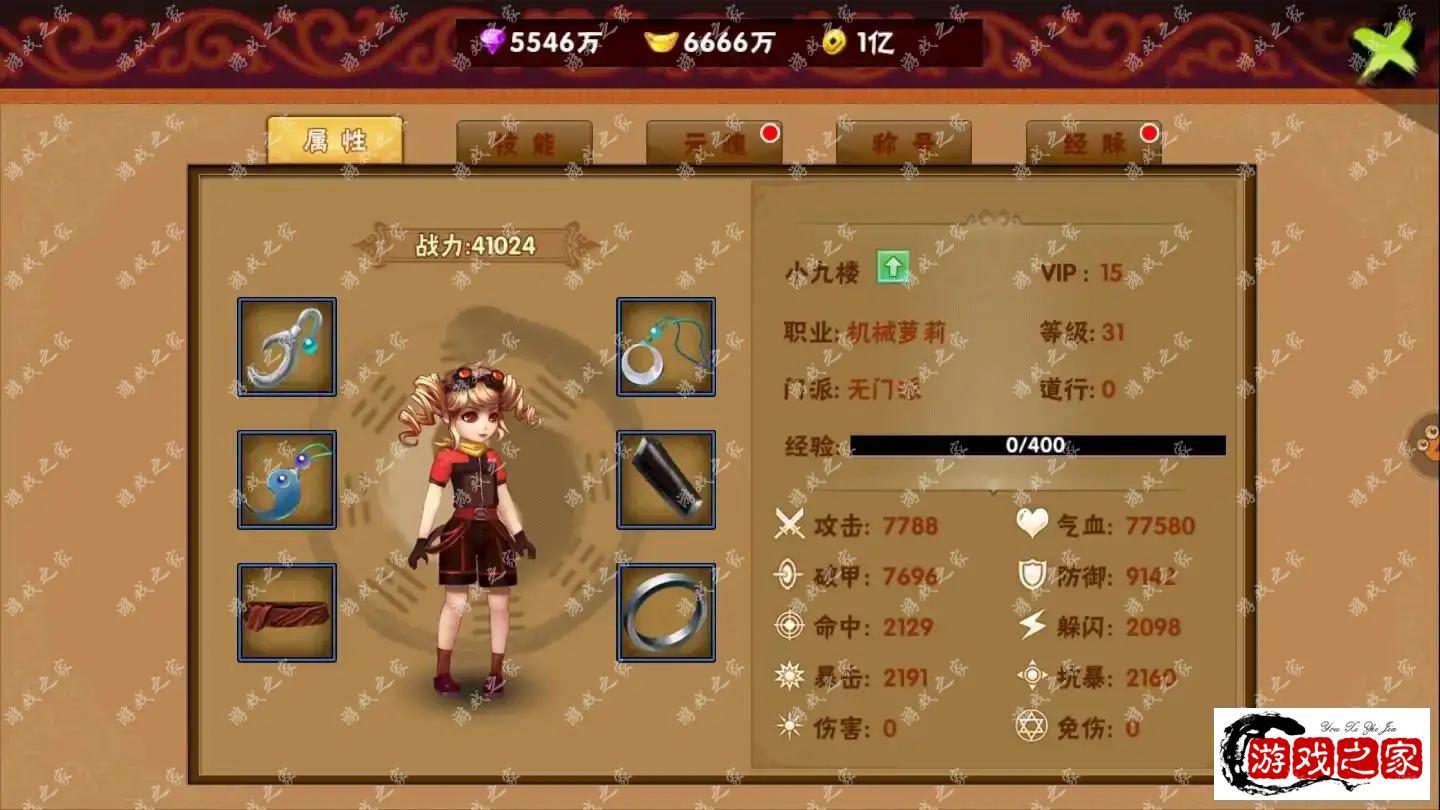Switch to the 经脉 meridians tab
Viewport: 1440px width, 810px height.
1093,144
